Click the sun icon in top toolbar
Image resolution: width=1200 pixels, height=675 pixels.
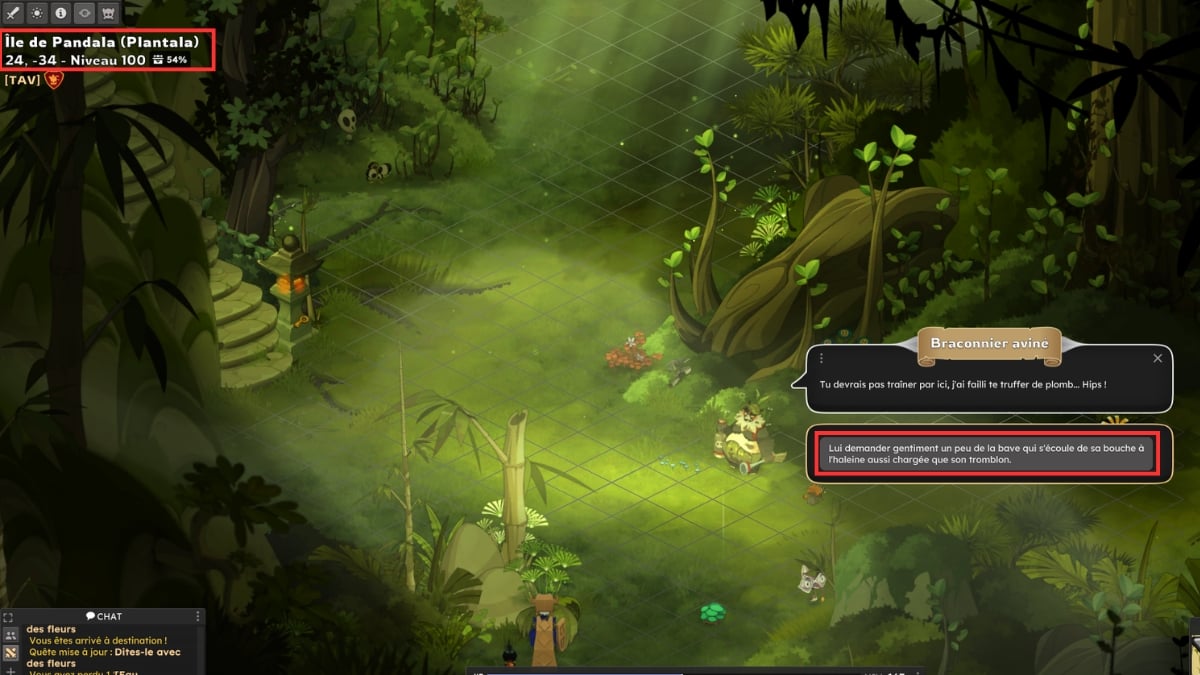tap(37, 14)
